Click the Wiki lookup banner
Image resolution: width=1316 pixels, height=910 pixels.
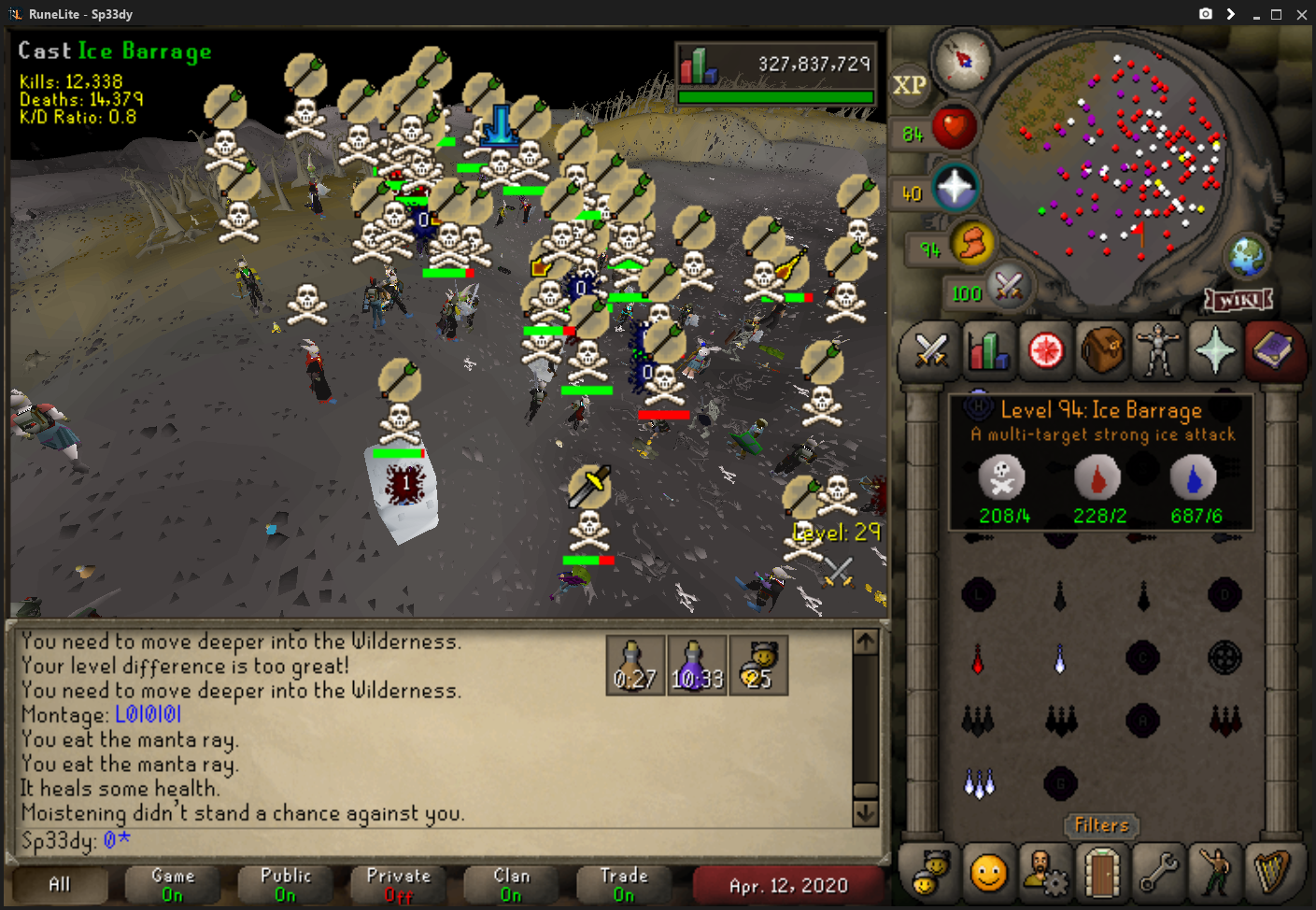[x=1239, y=300]
